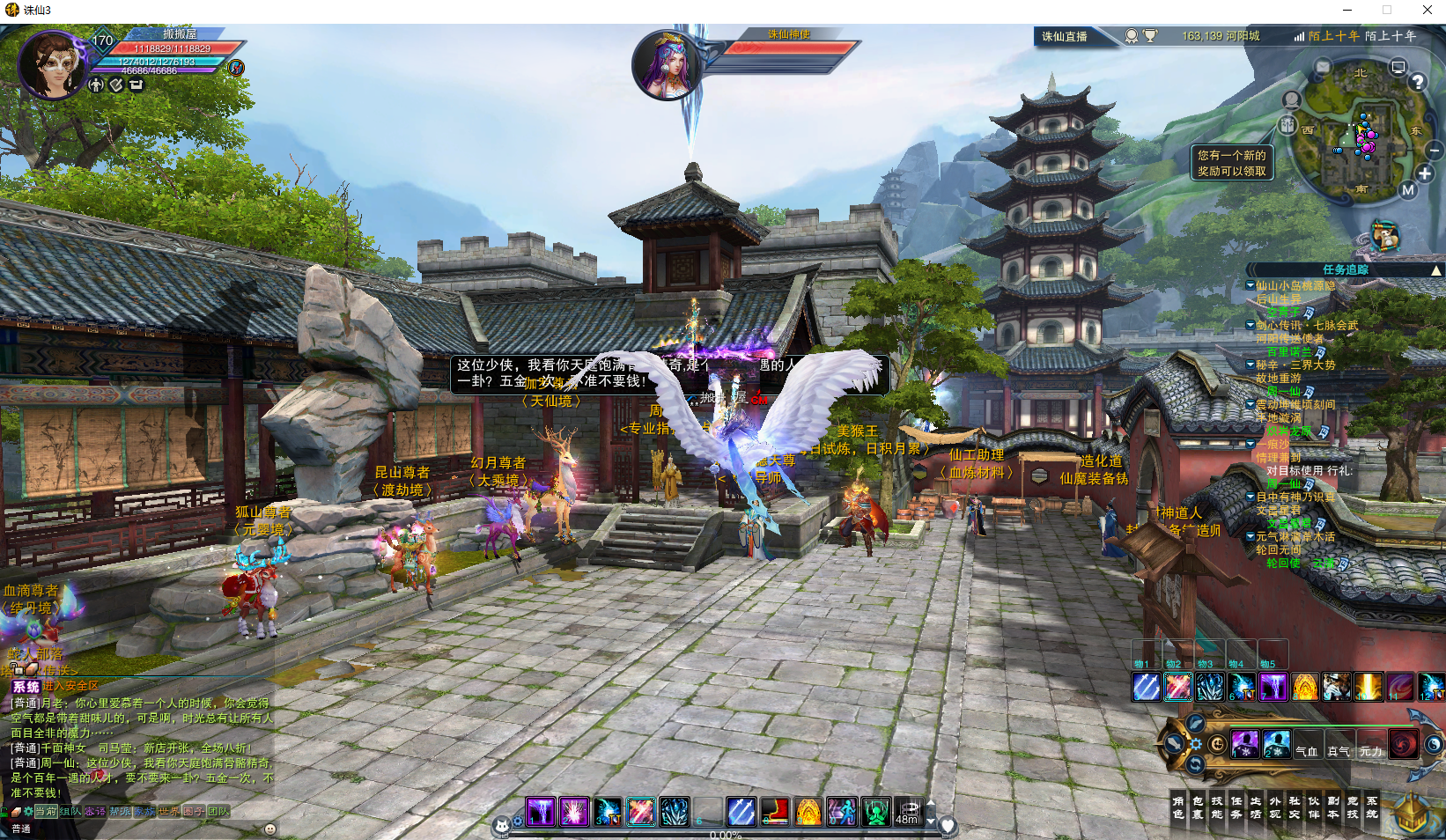The height and width of the screenshot is (840, 1446).
Task: Open the chat emoji smiley picker
Action: pyautogui.click(x=270, y=829)
